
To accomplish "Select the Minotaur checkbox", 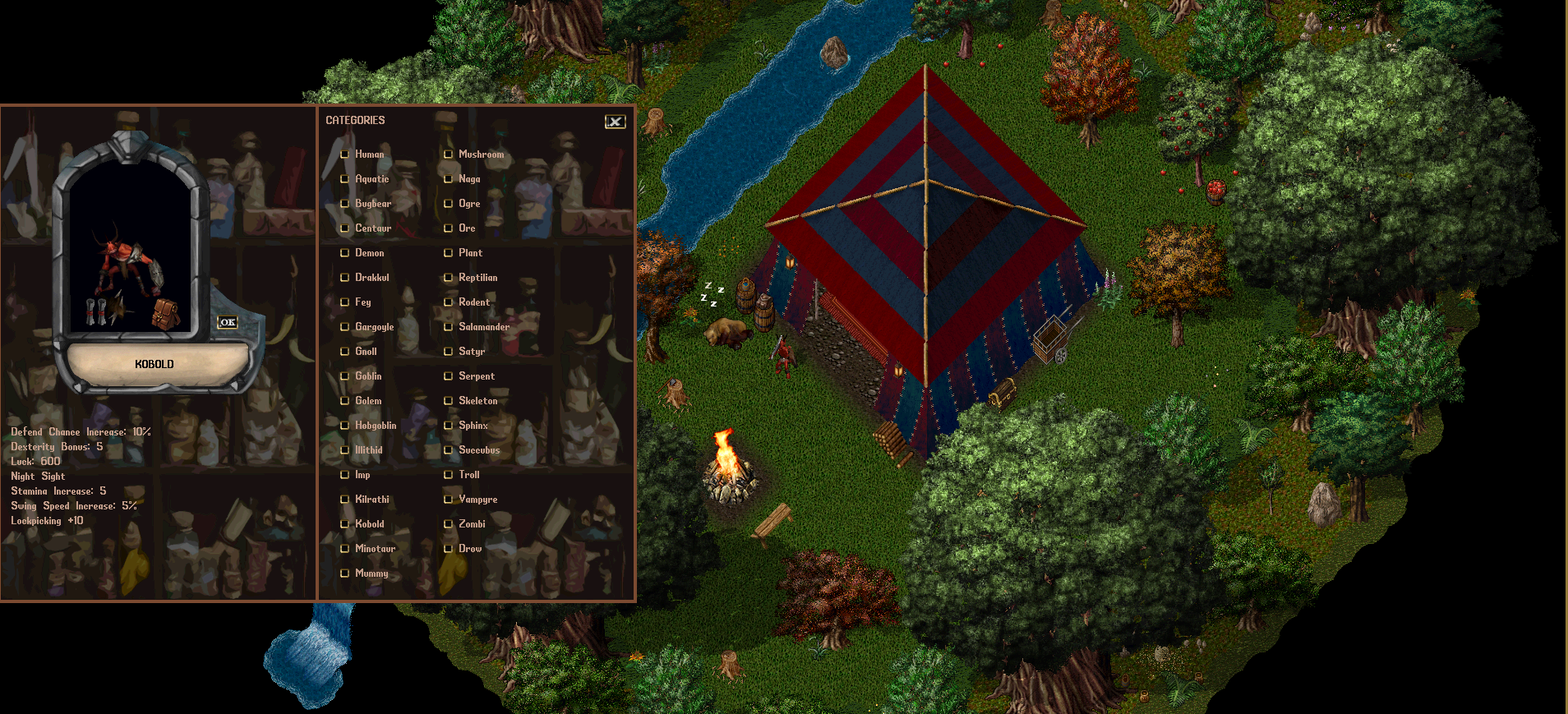I will [345, 548].
